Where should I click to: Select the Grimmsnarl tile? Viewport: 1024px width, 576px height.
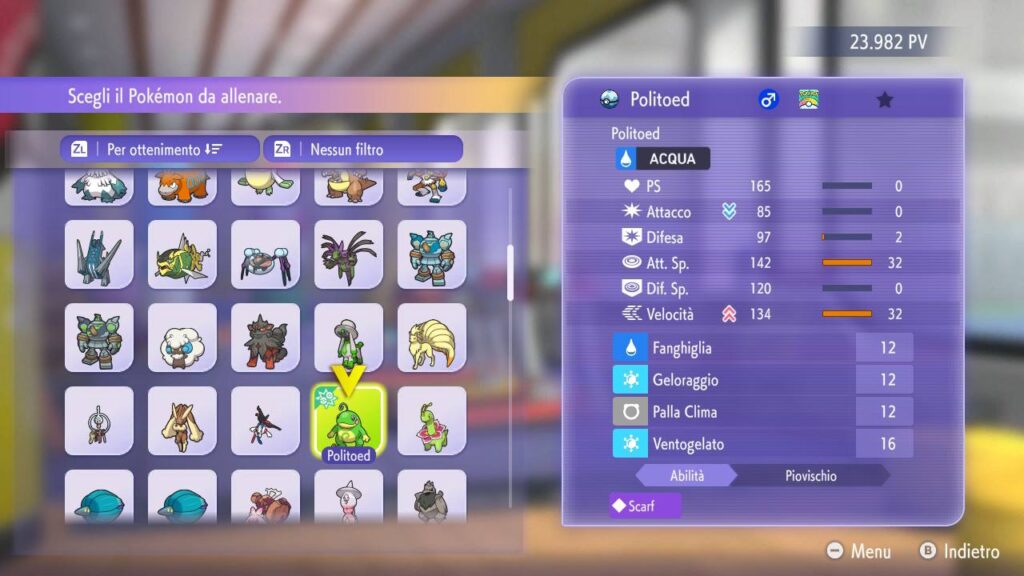coord(348,254)
